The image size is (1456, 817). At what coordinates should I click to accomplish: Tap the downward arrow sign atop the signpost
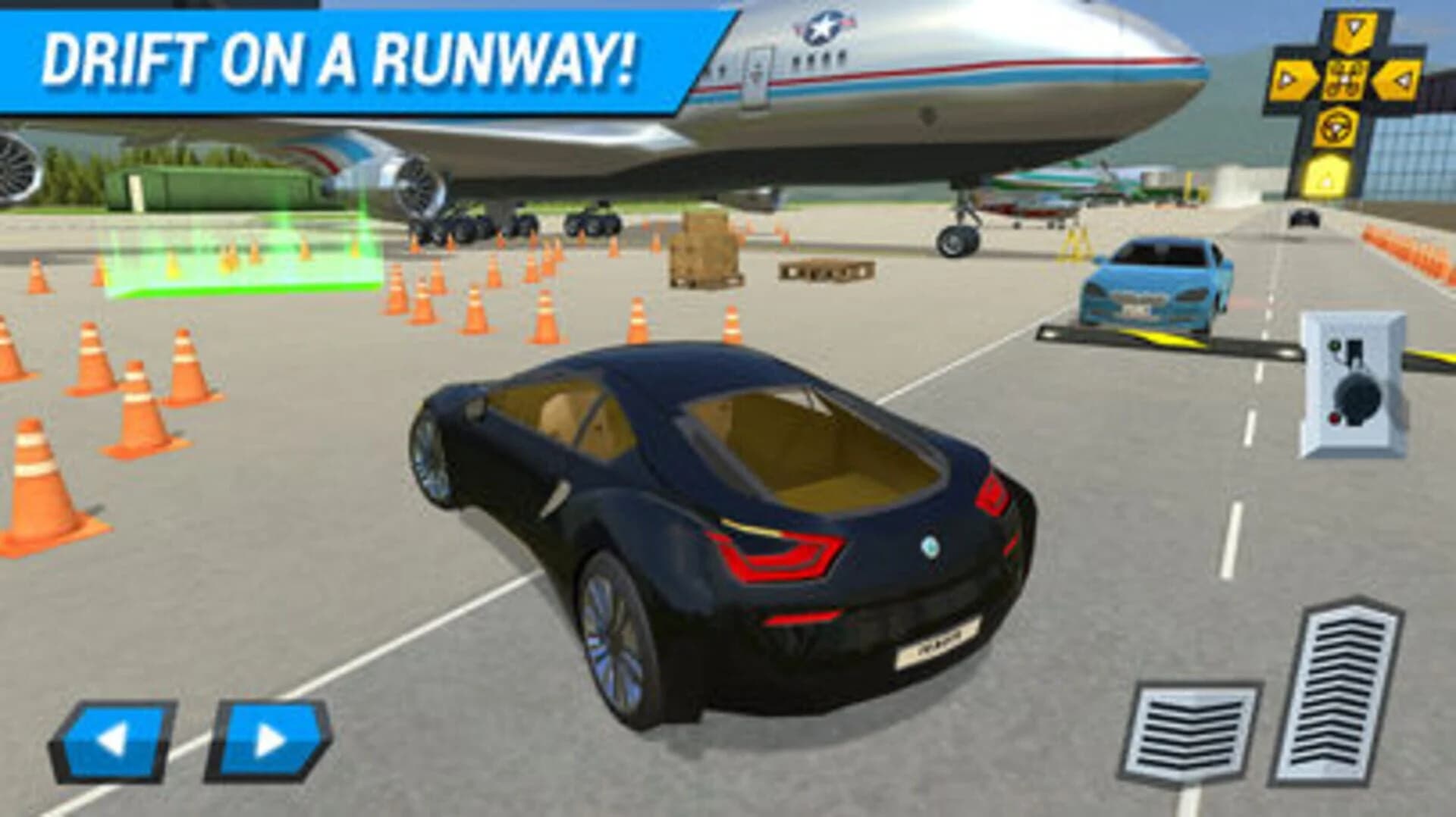coord(1353,30)
